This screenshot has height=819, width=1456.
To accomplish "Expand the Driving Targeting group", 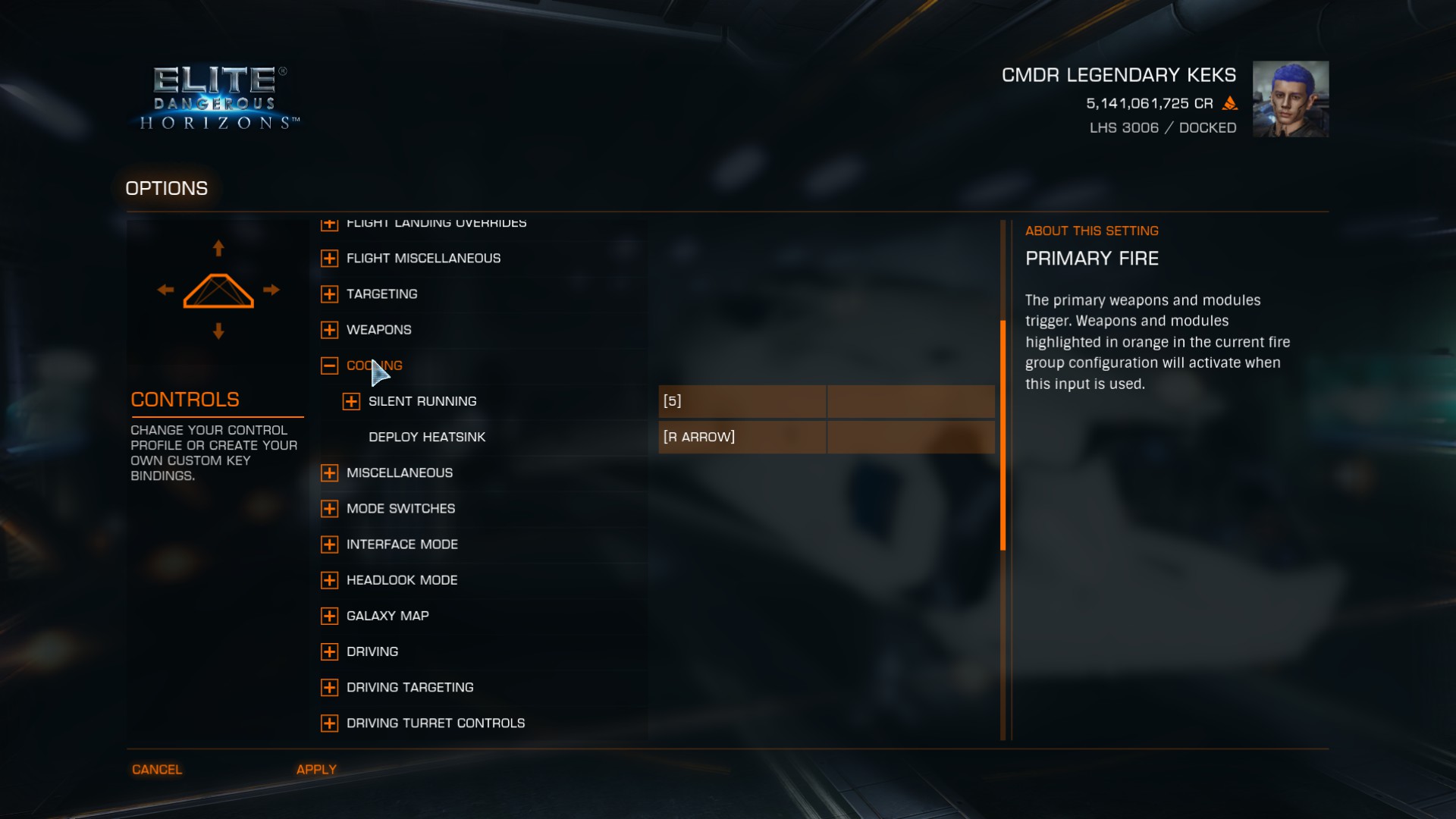I will pos(329,687).
